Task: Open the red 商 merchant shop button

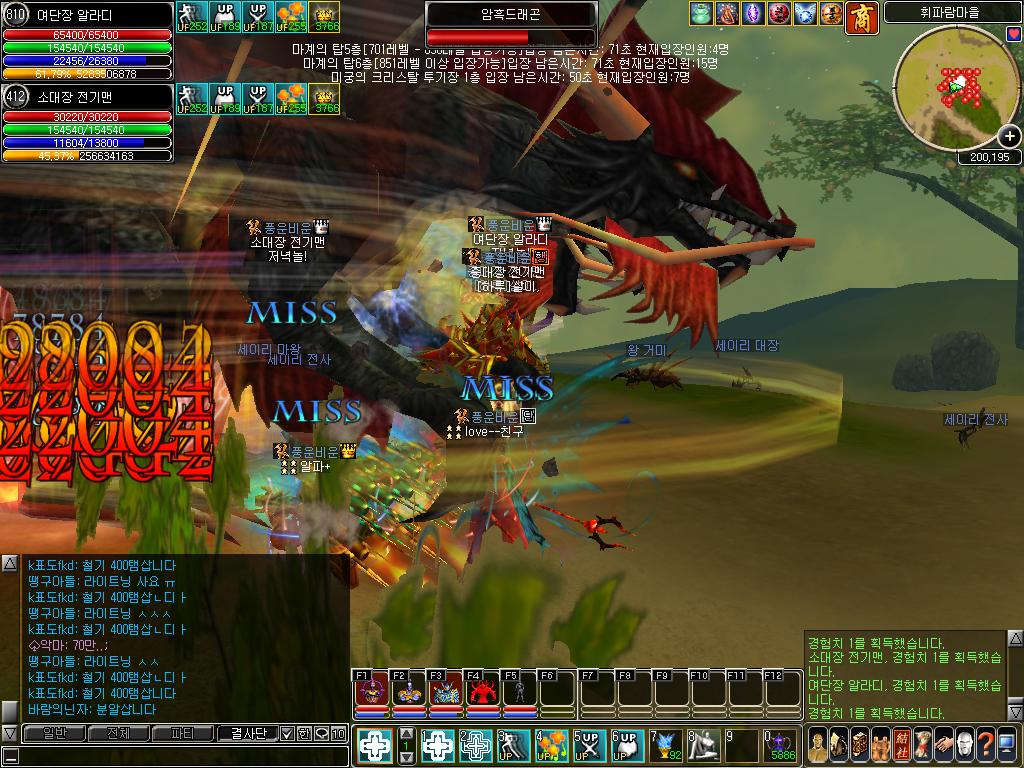Action: click(x=862, y=16)
